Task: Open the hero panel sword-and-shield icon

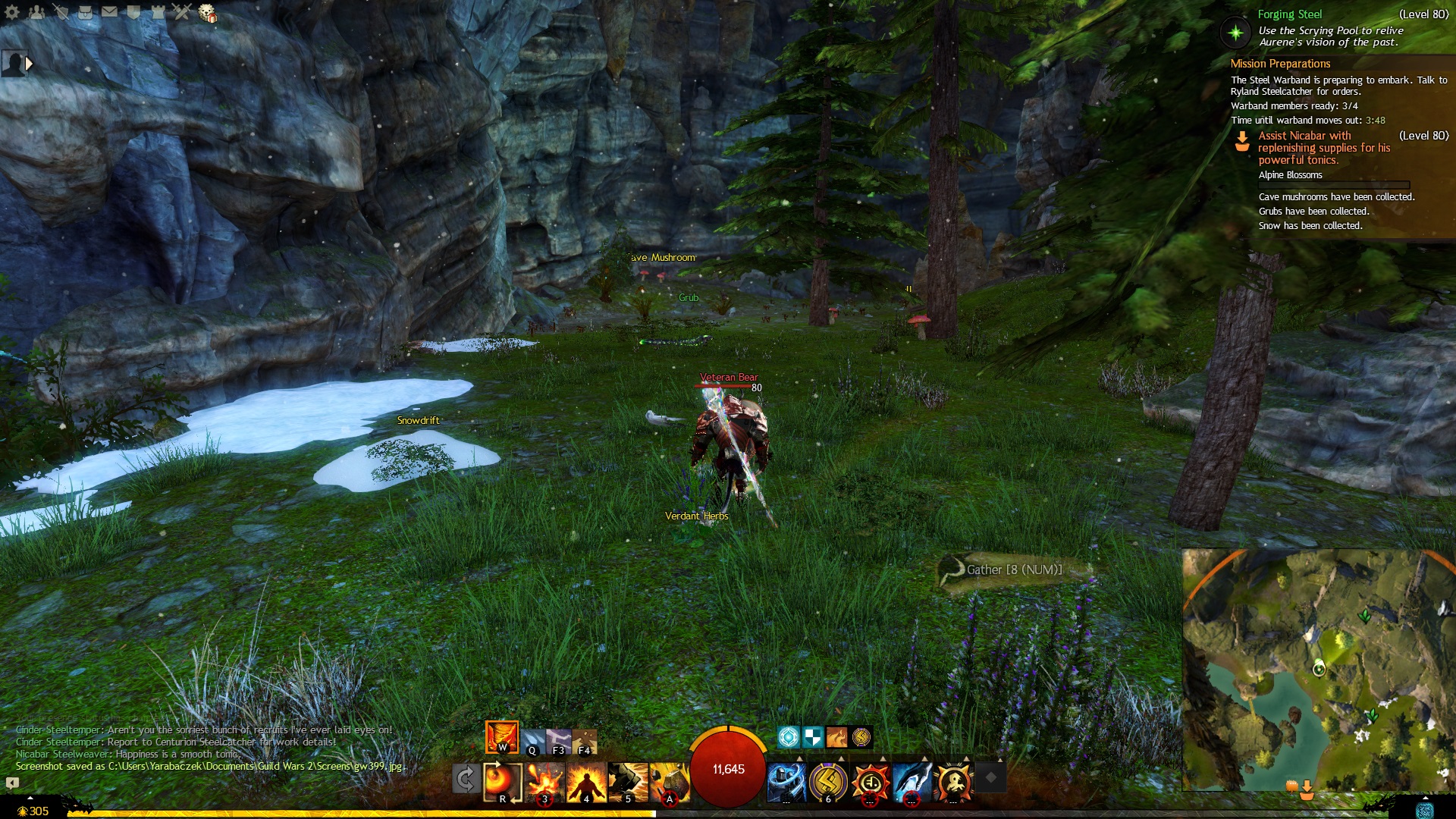Action: point(61,12)
